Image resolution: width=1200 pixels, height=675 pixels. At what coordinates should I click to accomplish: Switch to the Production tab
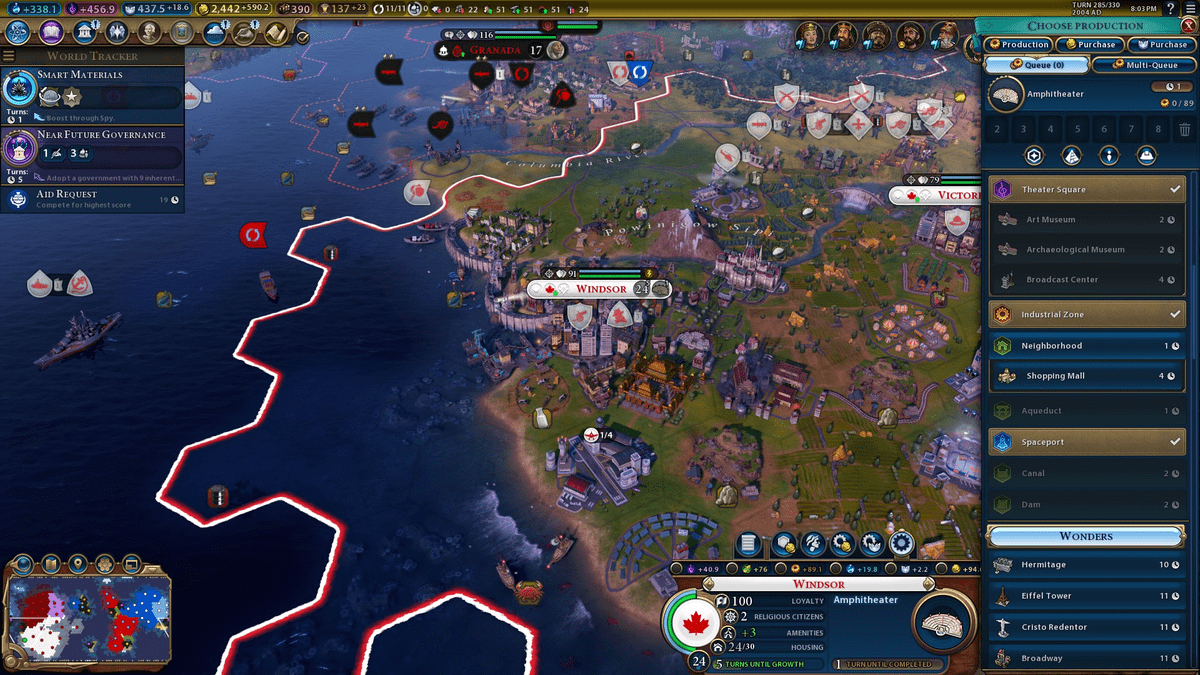pos(1018,45)
